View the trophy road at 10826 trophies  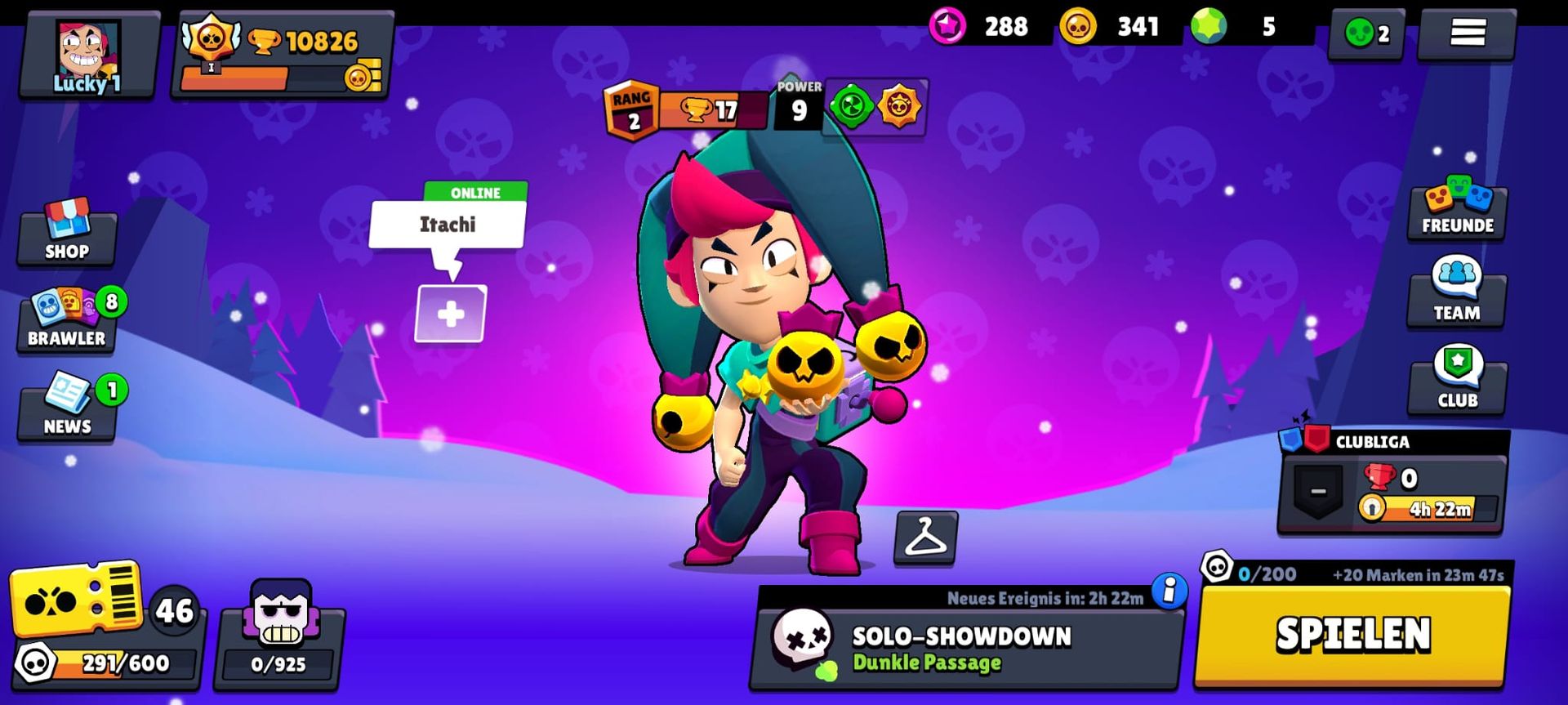(282, 56)
